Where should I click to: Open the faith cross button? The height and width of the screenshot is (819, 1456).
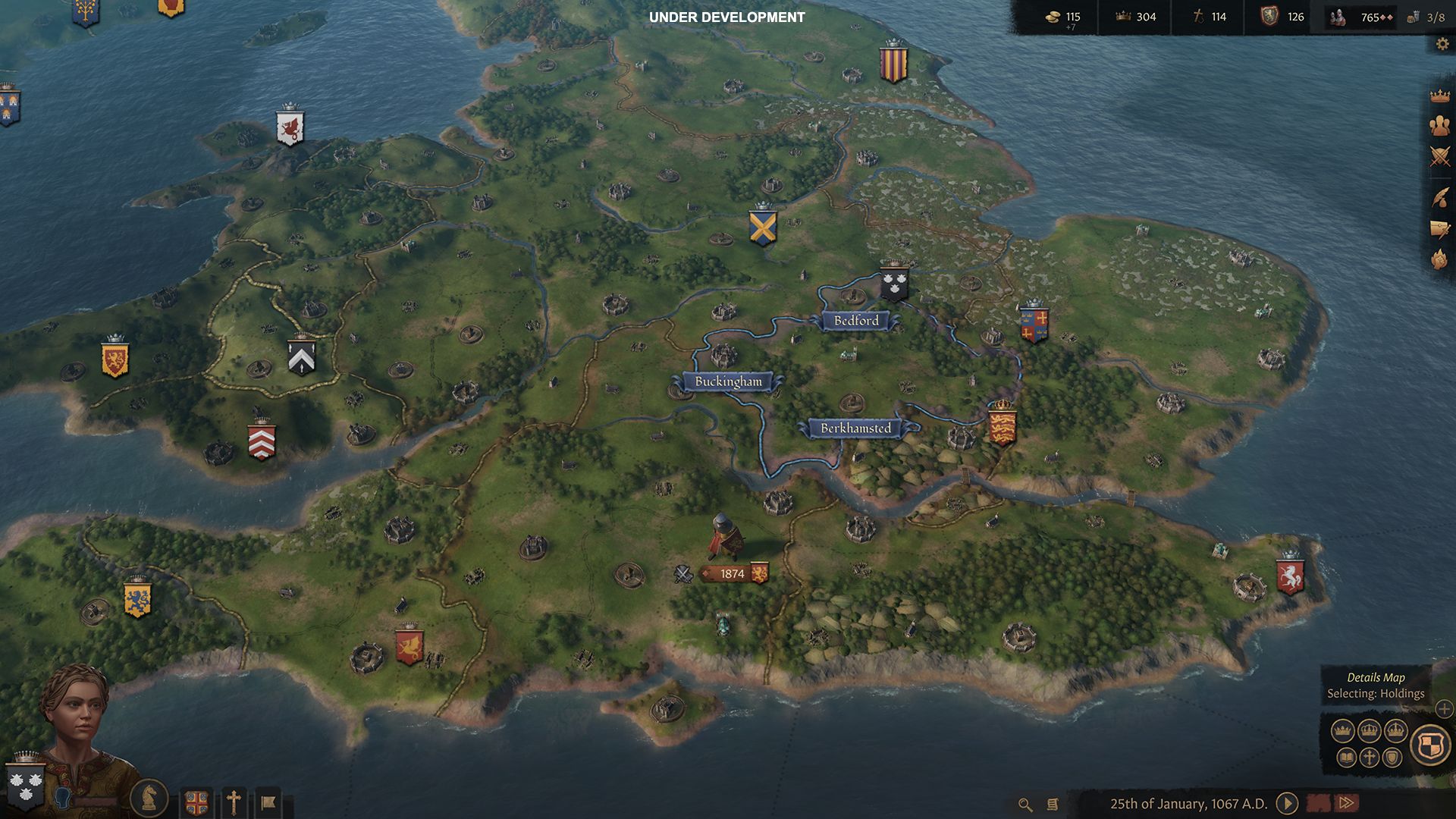pos(234,802)
